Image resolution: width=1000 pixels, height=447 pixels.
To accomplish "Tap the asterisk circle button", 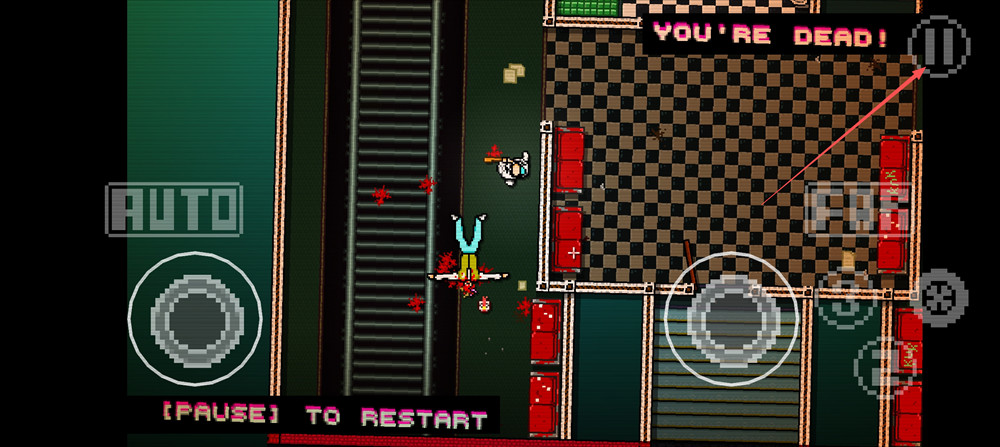I will point(941,297).
